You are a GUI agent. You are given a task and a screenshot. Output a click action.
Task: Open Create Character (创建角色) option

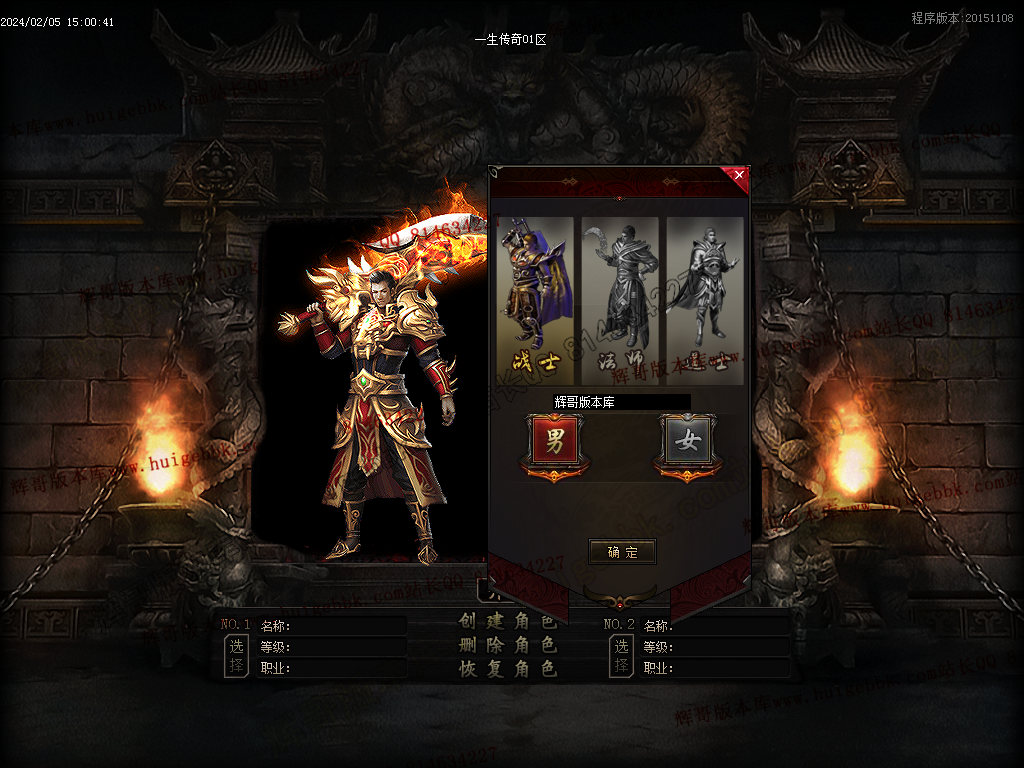coord(507,620)
